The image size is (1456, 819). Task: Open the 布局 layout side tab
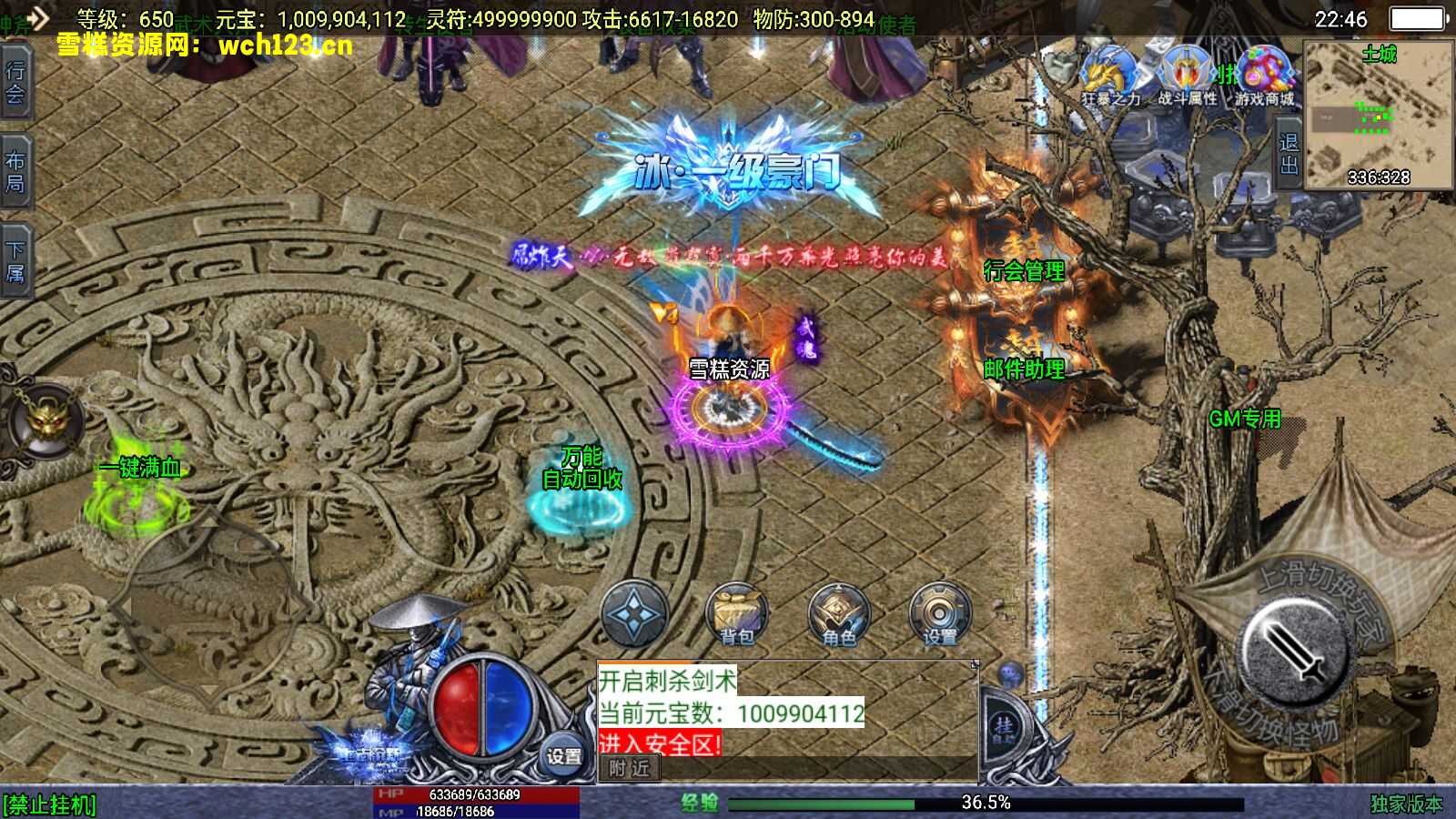[15, 172]
